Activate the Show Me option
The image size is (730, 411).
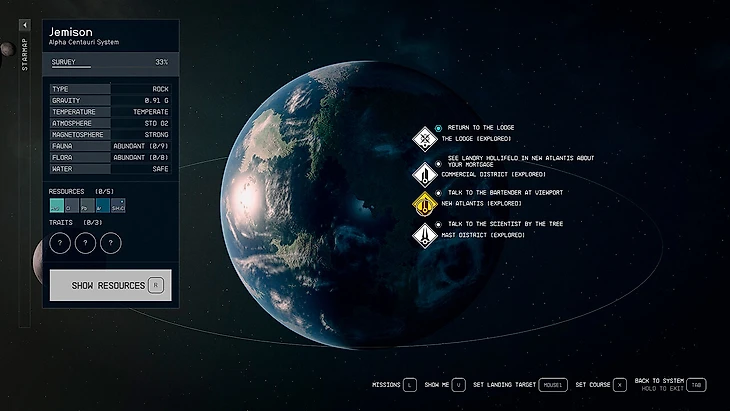click(444, 384)
